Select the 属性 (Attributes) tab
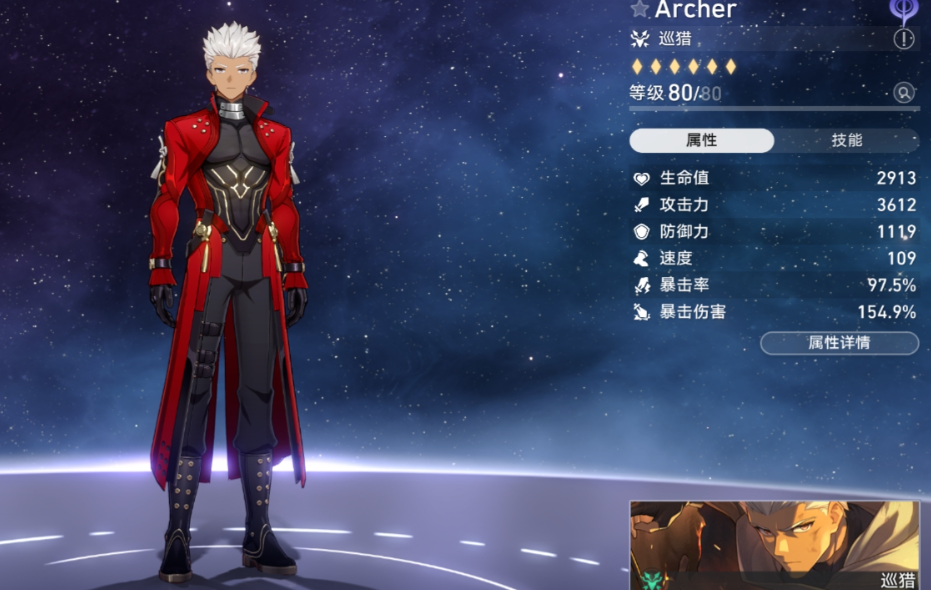Image resolution: width=931 pixels, height=590 pixels. coord(701,140)
